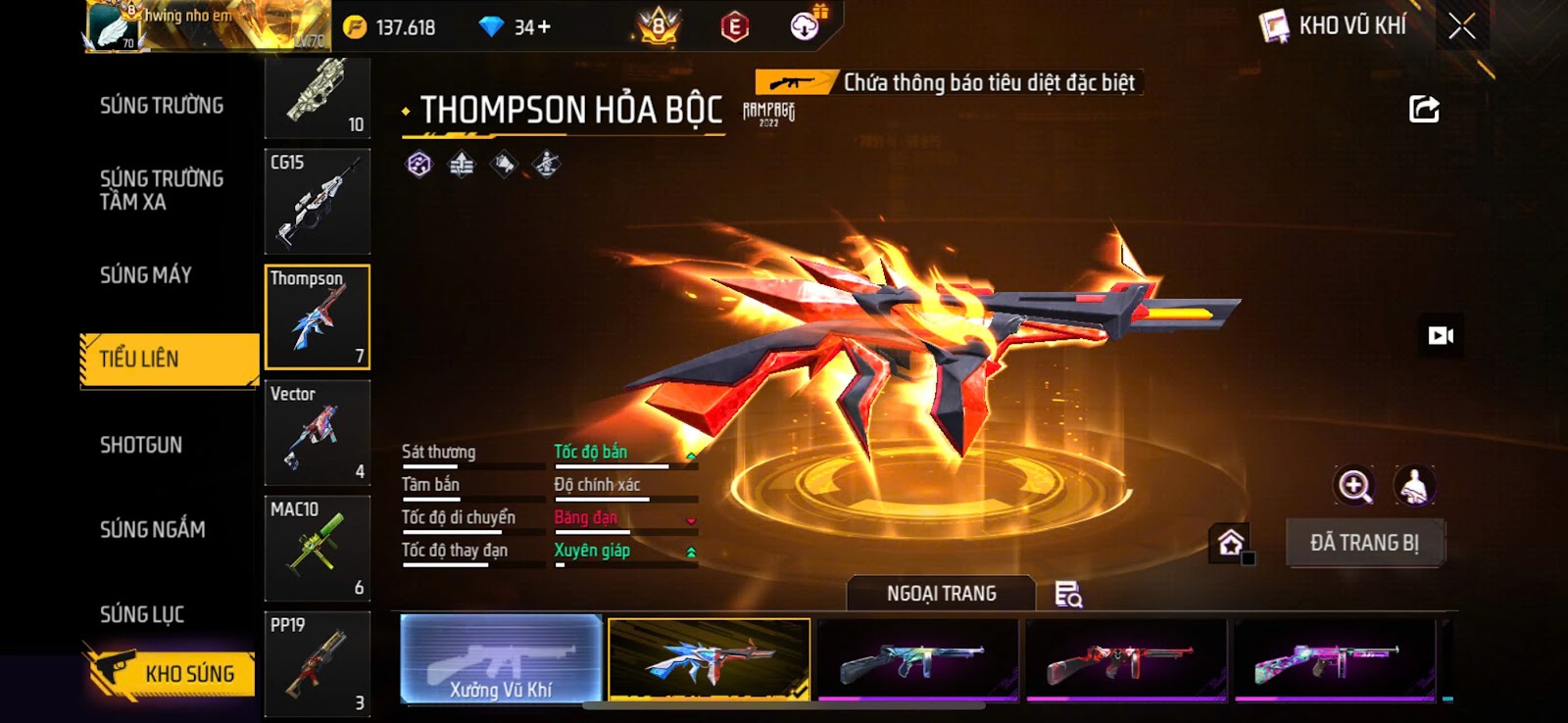Viewport: 1568px width, 723px height.
Task: Play the skin preview video
Action: coord(1441,336)
